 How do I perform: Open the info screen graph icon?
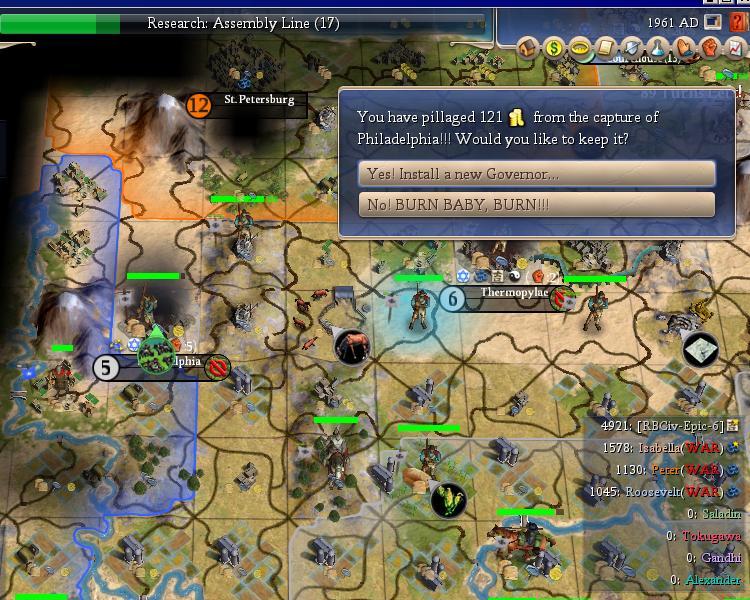pos(736,47)
